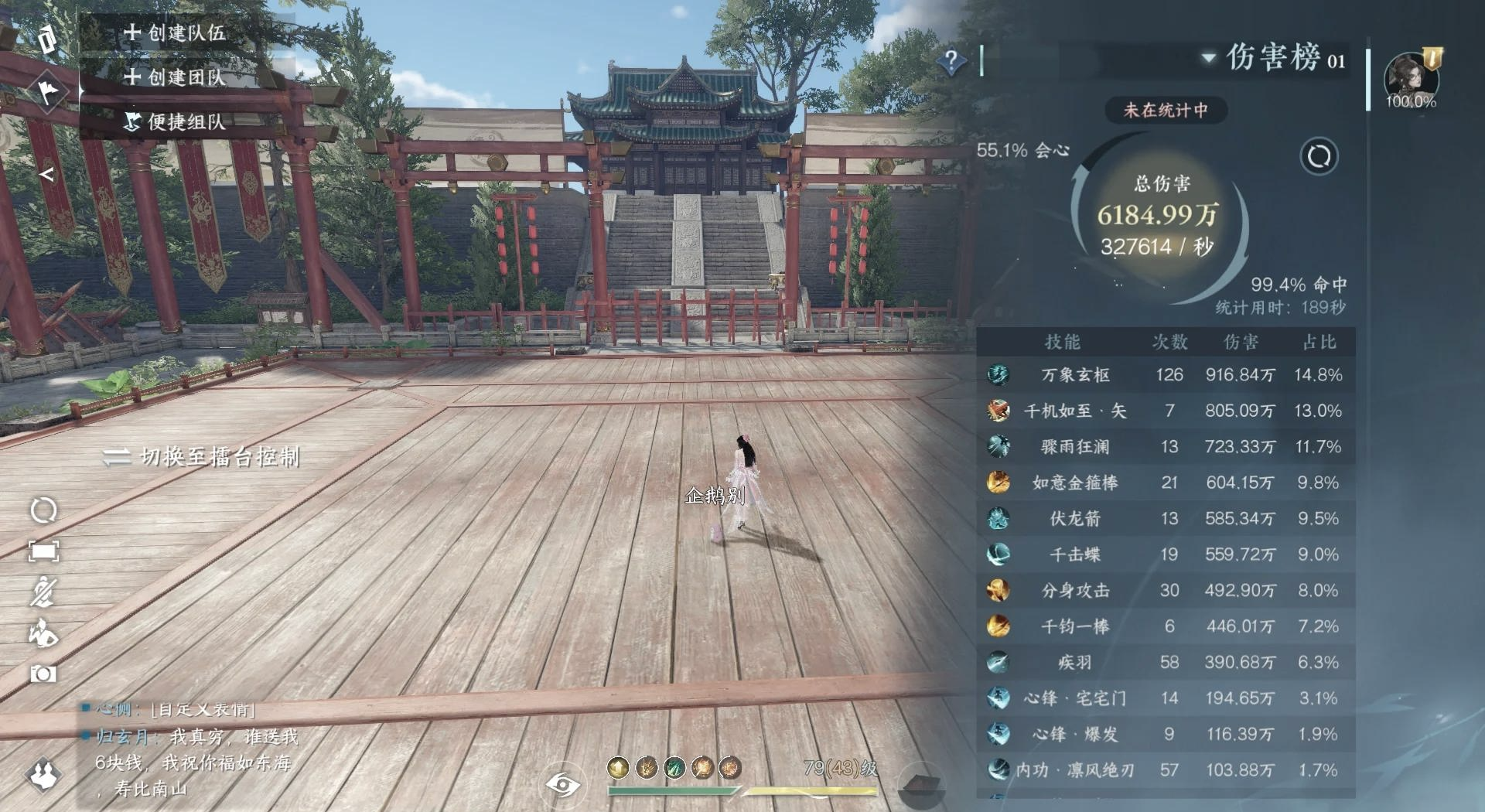Click the circular refresh icon in left sidebar

(x=44, y=510)
